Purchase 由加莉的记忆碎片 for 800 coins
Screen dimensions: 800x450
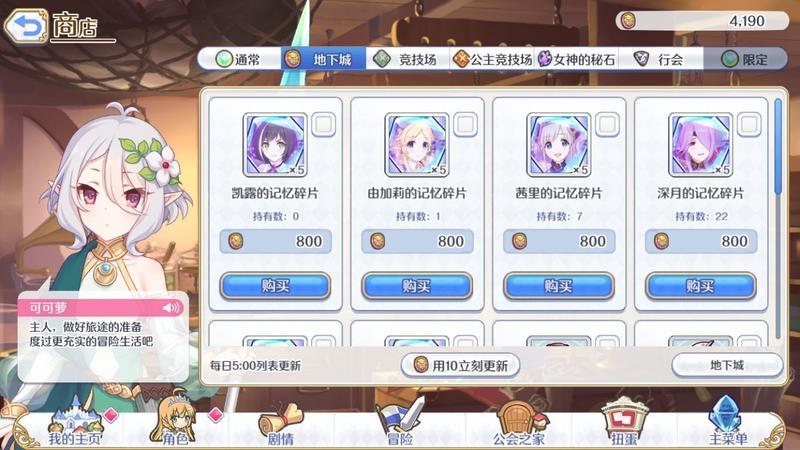tap(416, 285)
